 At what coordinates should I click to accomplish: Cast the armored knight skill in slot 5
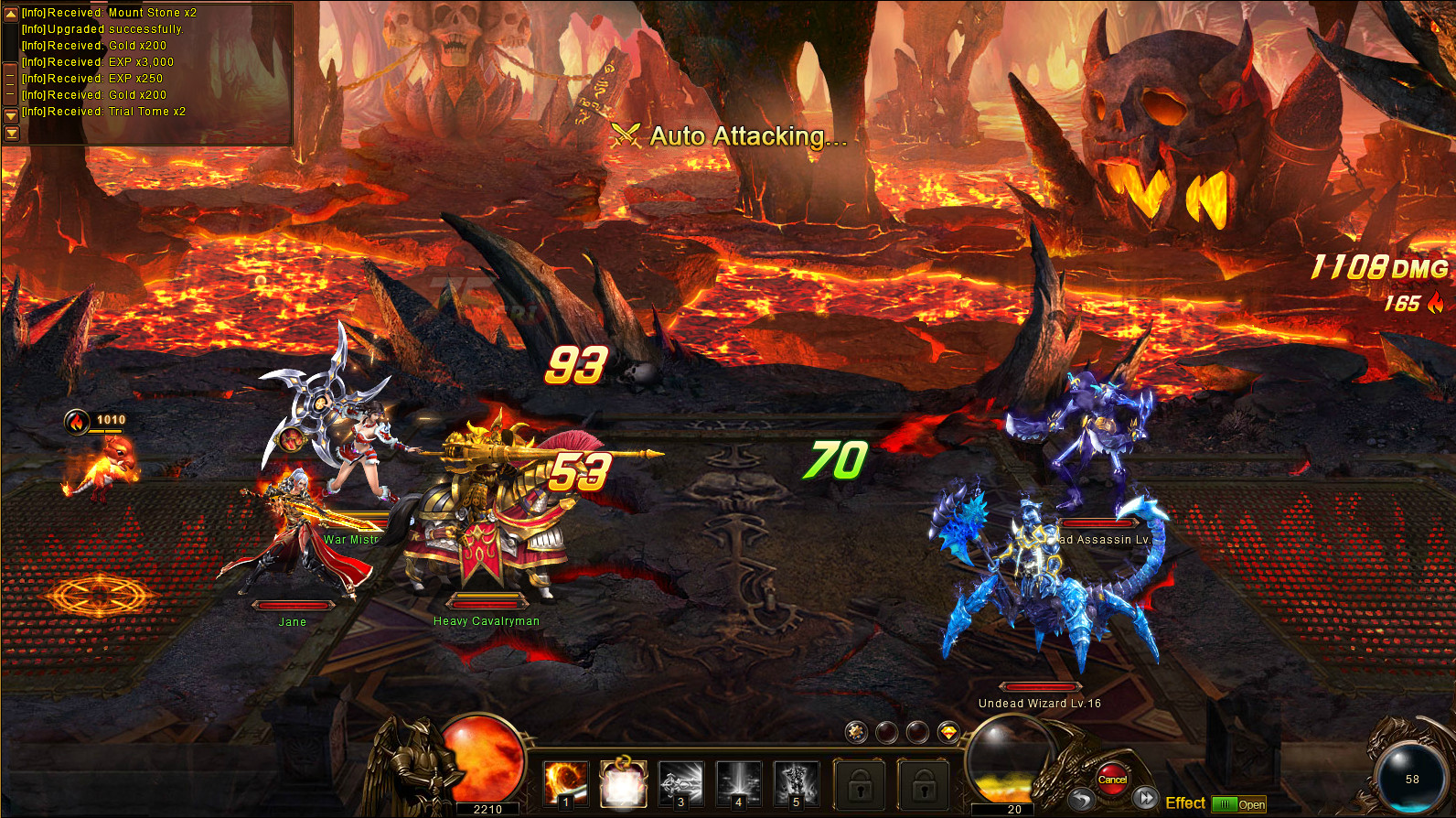796,784
